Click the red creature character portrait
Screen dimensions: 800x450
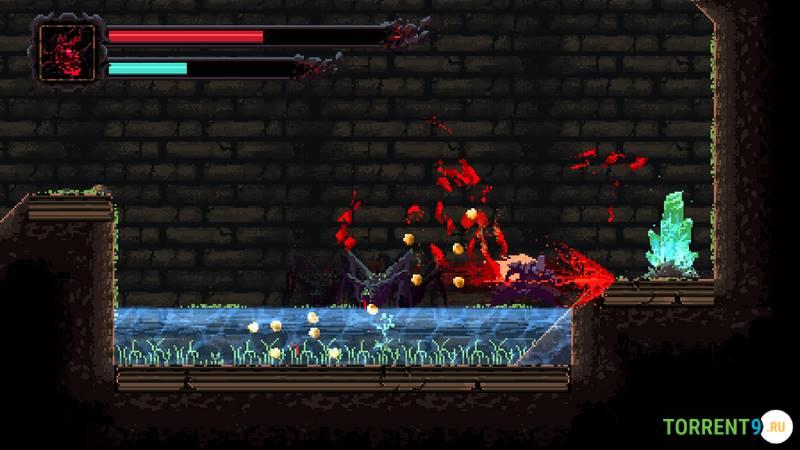(x=68, y=52)
